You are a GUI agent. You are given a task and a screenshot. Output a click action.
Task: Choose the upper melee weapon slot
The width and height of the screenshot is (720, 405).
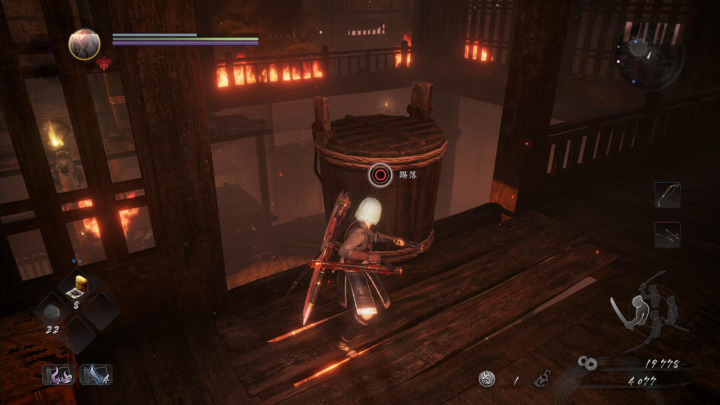tap(667, 195)
